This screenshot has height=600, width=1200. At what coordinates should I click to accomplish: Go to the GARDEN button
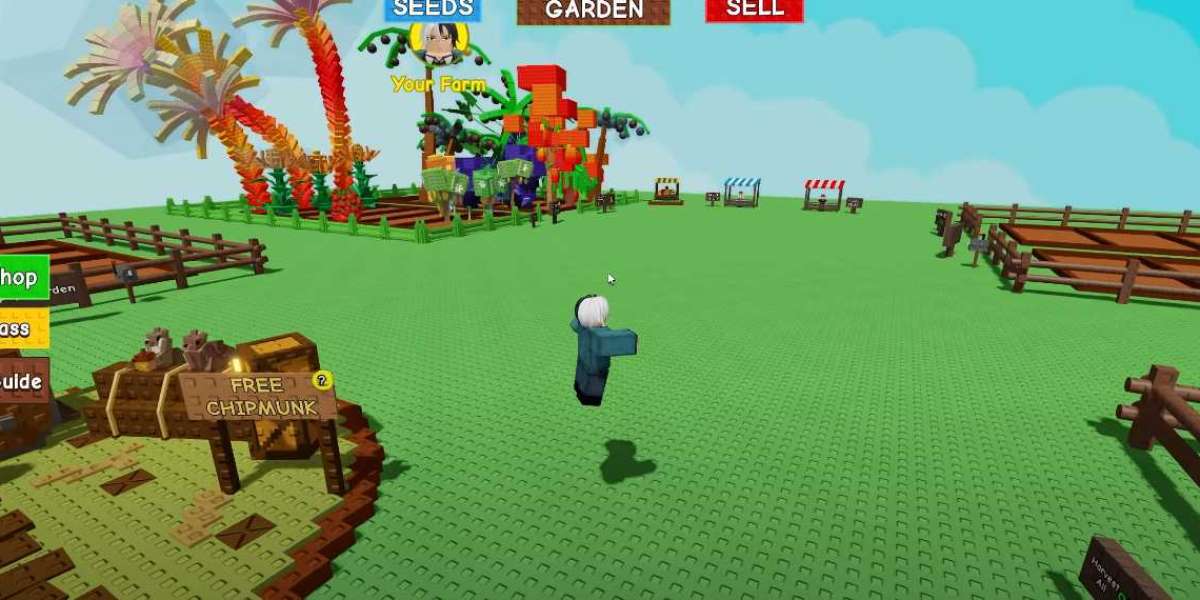point(594,10)
